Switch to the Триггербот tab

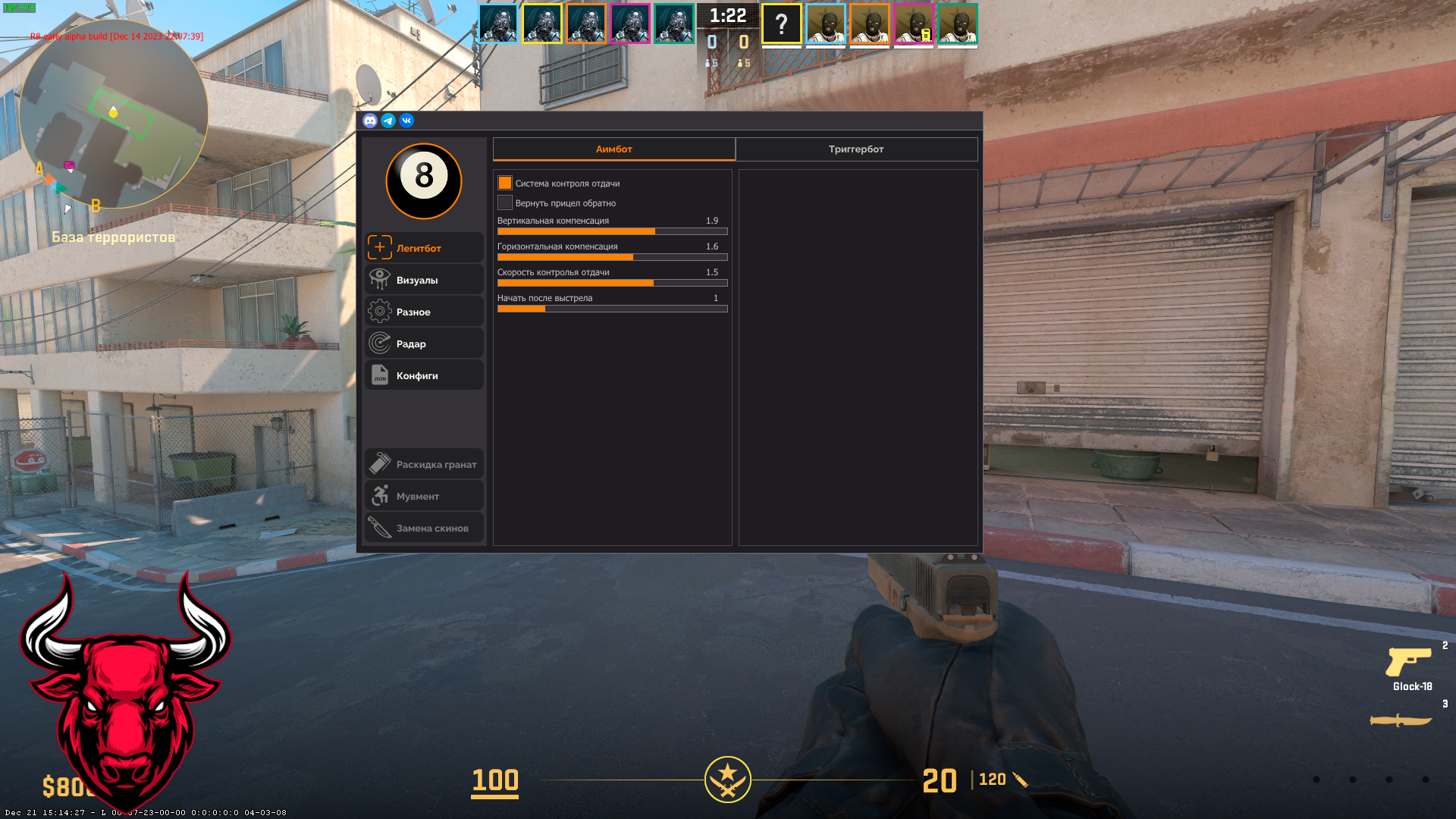pyautogui.click(x=856, y=149)
